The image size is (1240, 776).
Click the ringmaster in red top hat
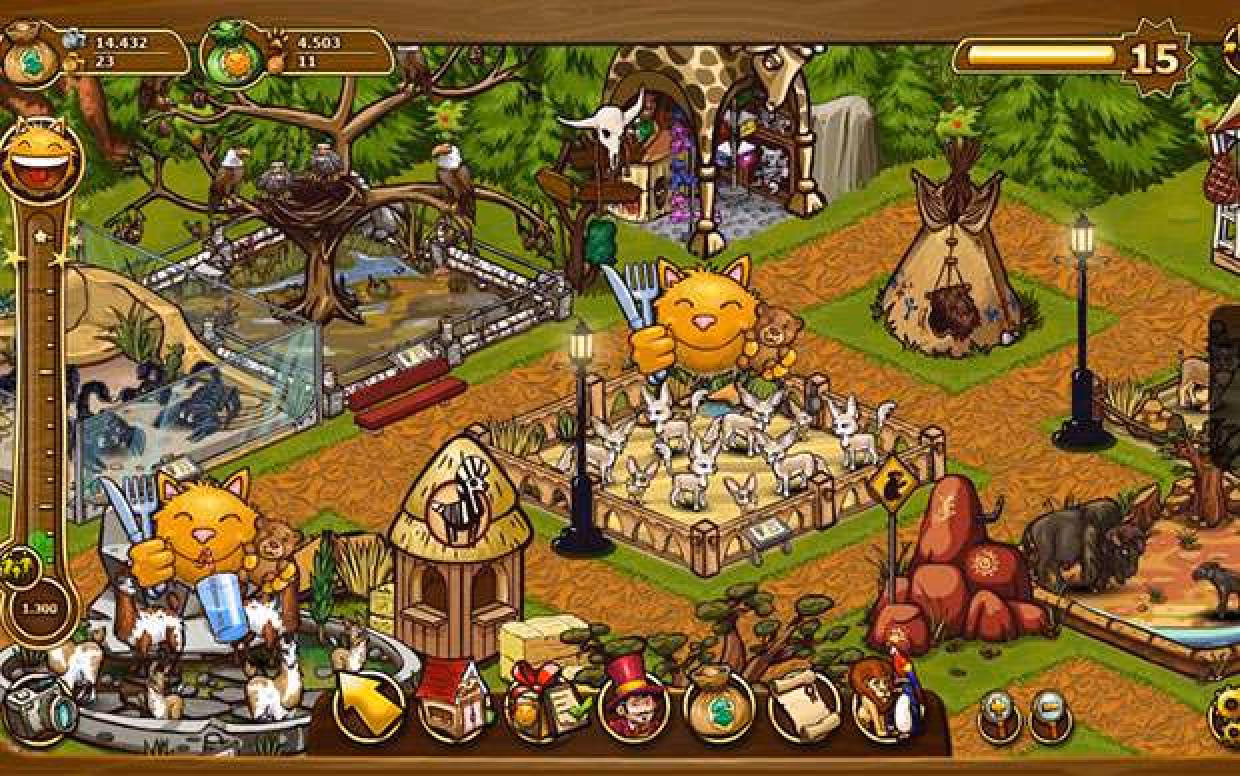click(x=632, y=705)
